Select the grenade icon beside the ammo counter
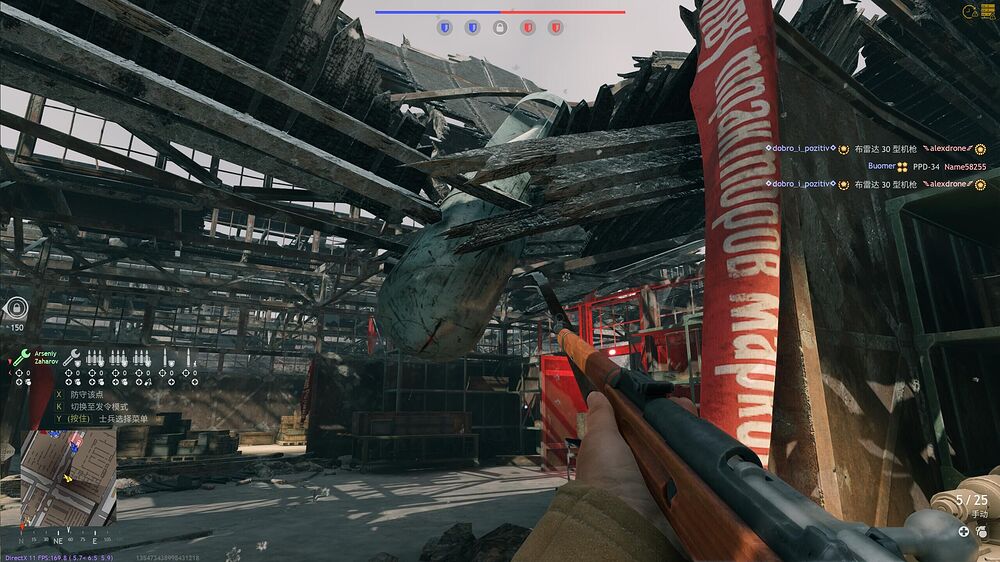 coord(981,532)
